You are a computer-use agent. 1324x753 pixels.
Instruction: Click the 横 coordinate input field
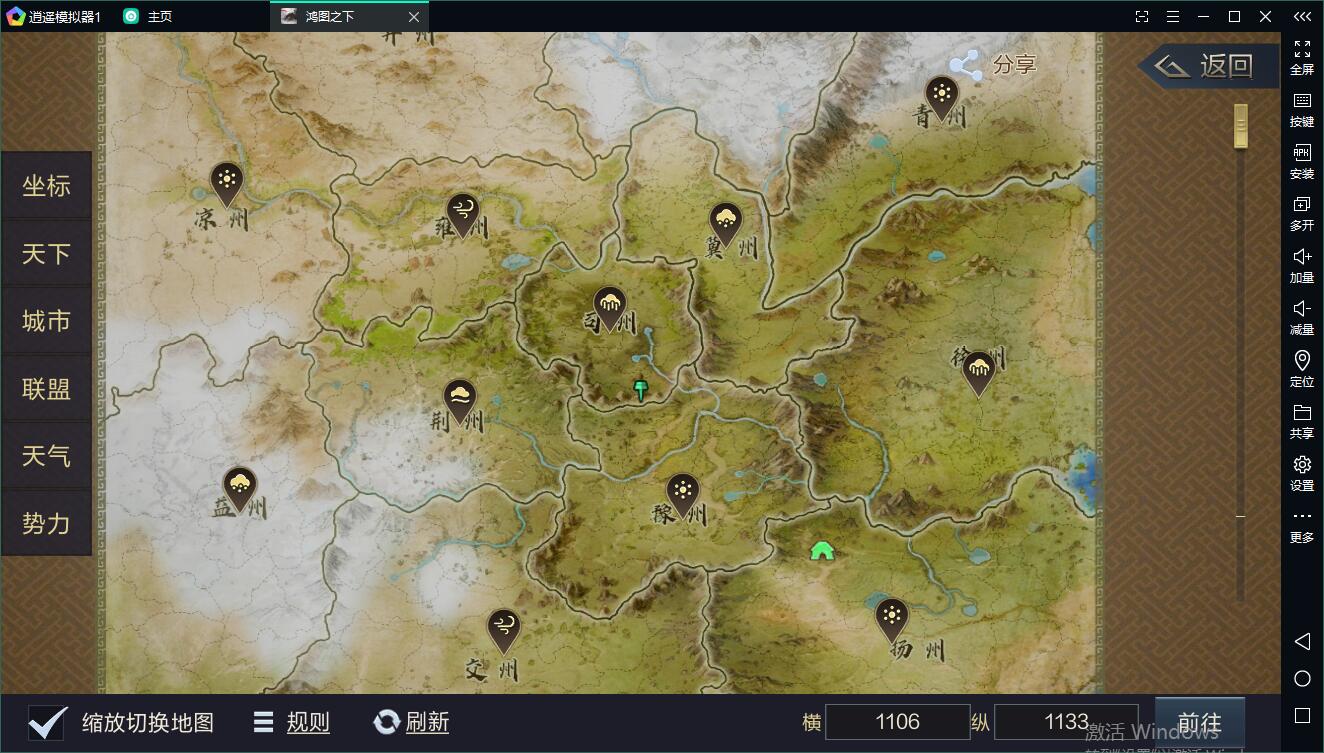pyautogui.click(x=896, y=722)
